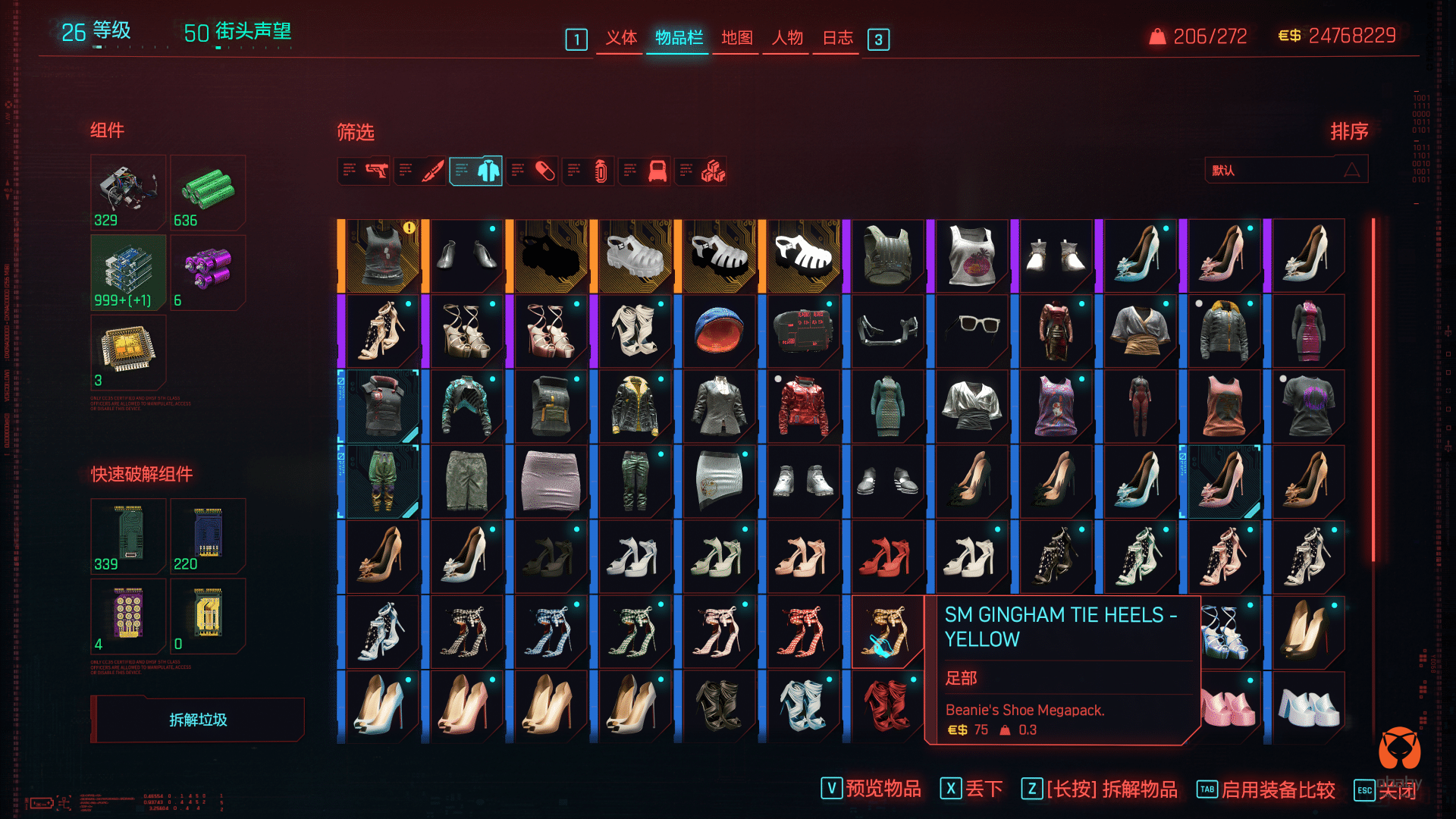The width and height of the screenshot is (1456, 819).
Task: Select the clothing jacket filter
Action: [476, 171]
